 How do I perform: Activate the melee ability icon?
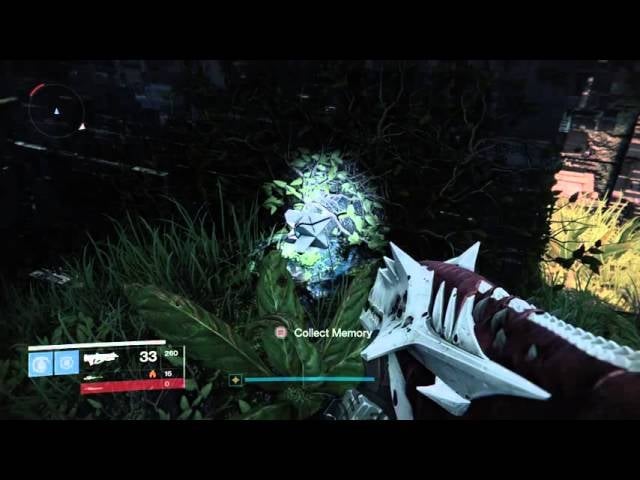coord(67,361)
